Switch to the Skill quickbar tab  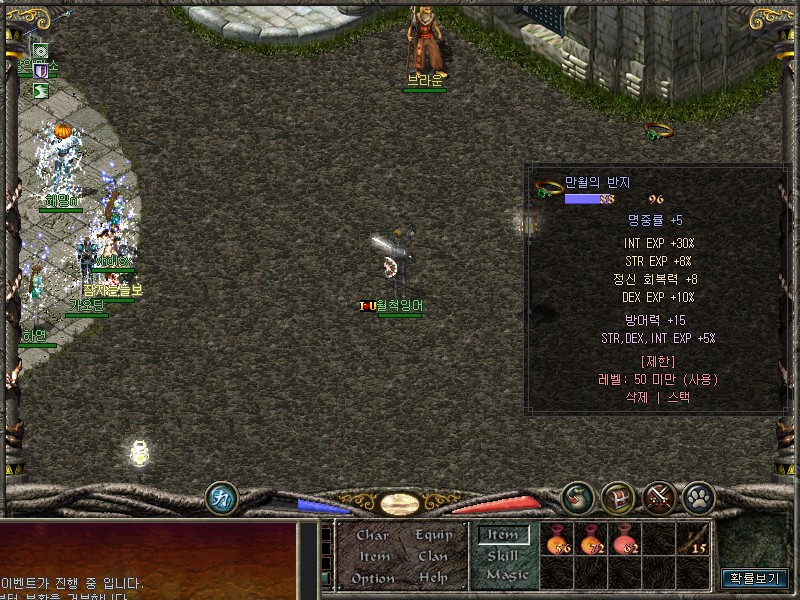point(502,555)
